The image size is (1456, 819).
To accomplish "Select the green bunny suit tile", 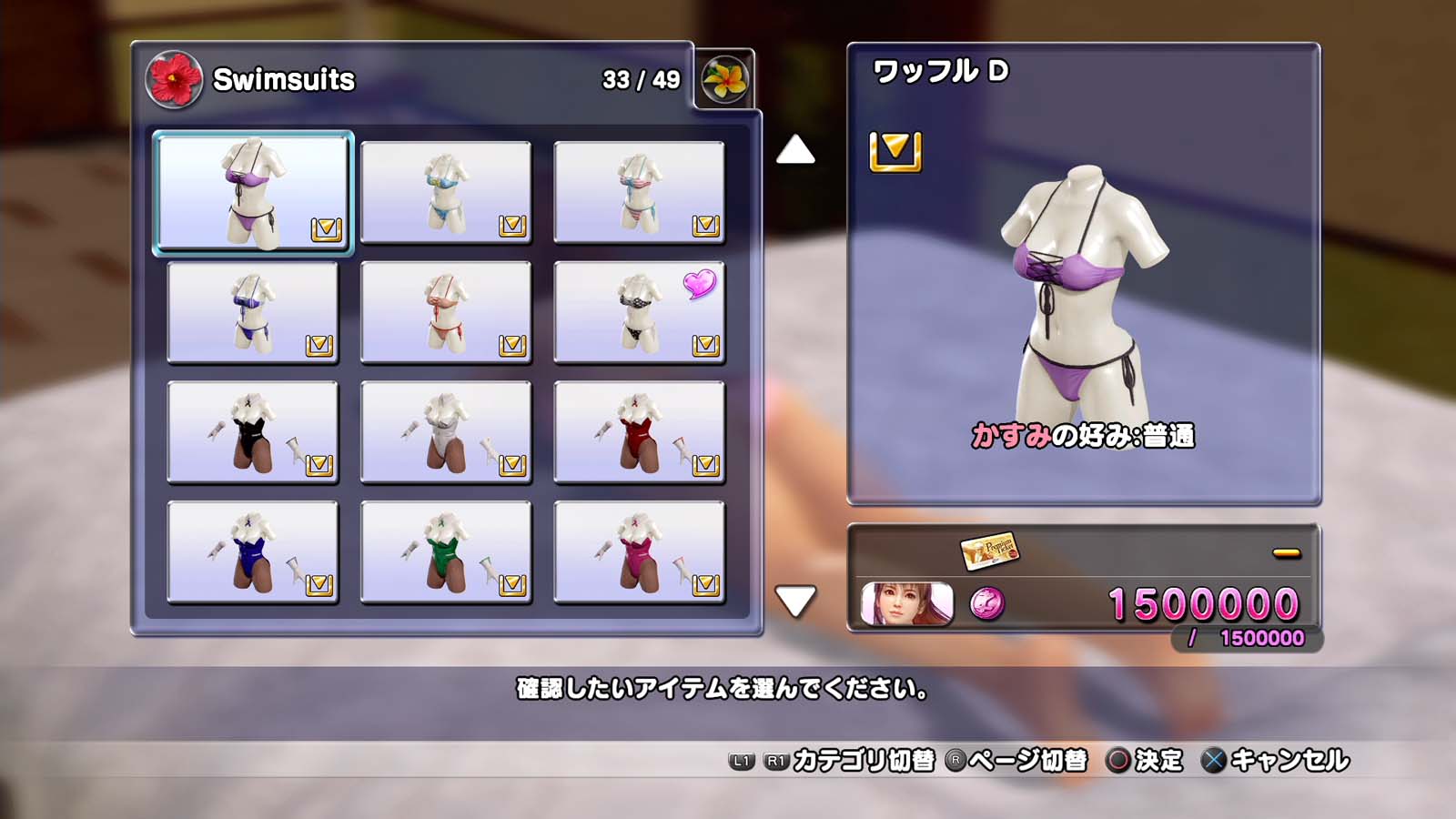I will pyautogui.click(x=446, y=552).
